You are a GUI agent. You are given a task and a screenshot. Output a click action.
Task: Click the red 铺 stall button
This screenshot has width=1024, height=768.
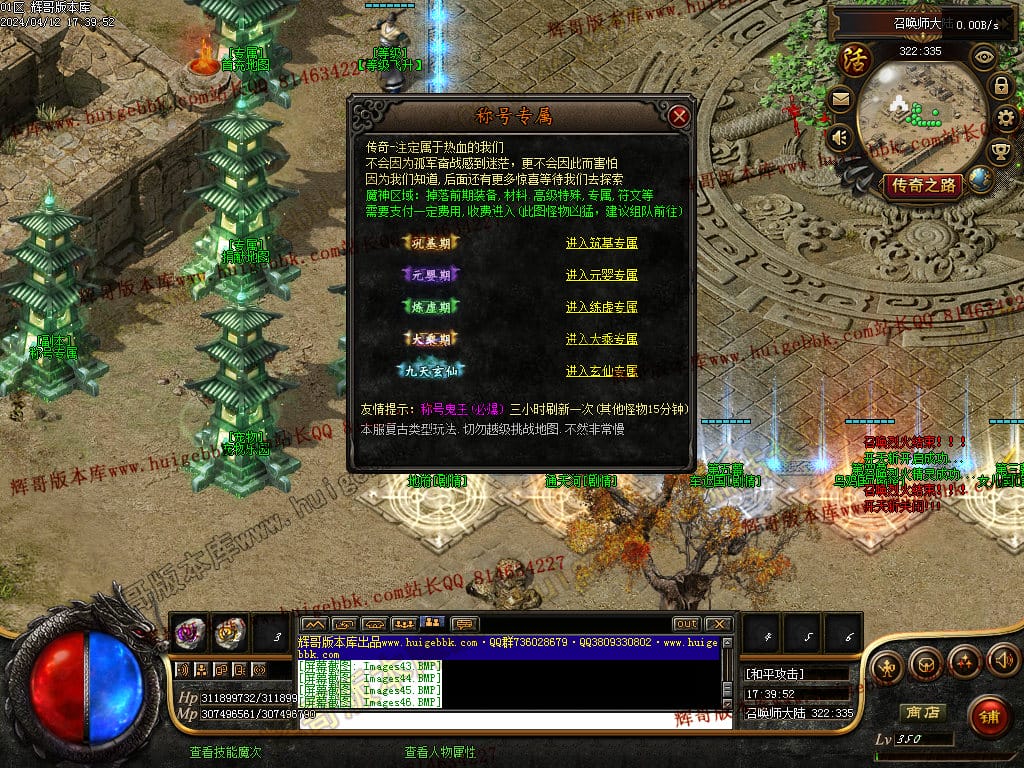pos(989,716)
